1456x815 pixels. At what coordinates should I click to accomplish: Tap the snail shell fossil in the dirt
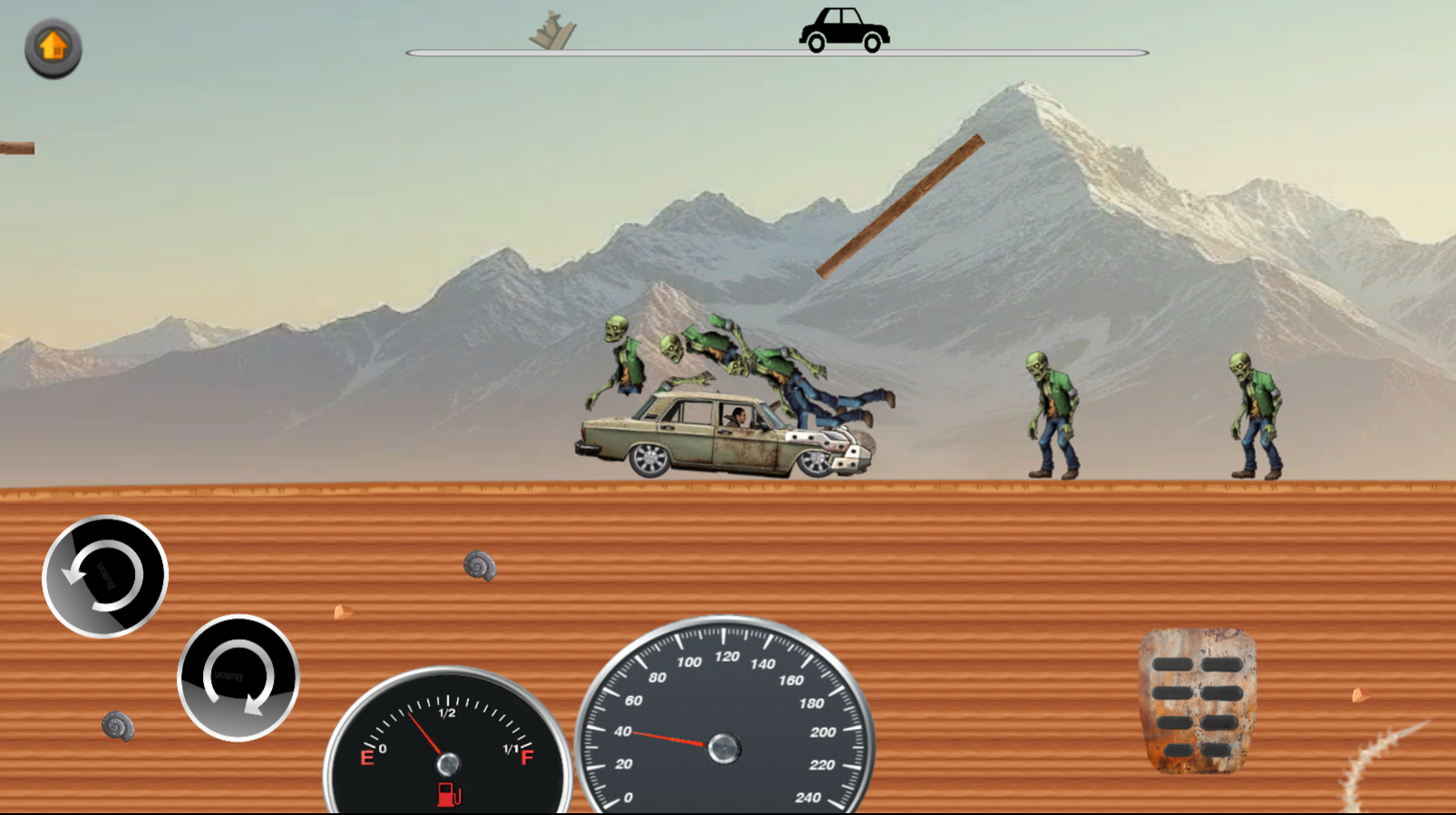click(x=480, y=567)
